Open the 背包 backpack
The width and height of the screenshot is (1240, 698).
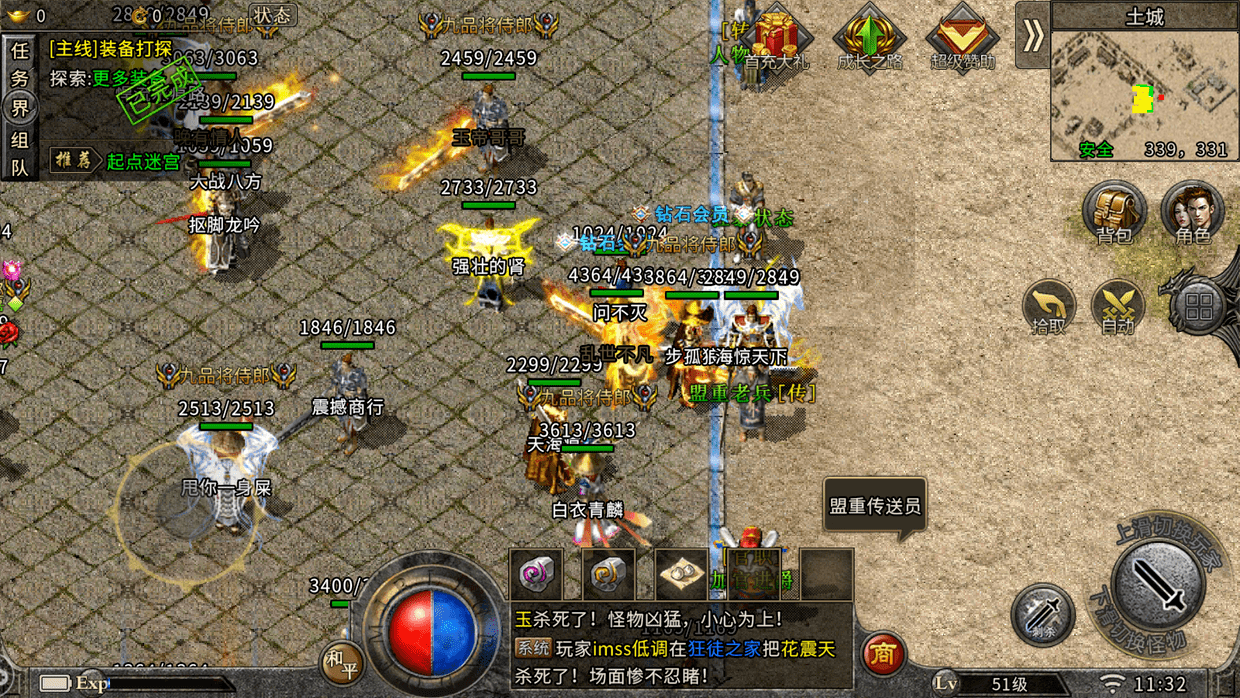(1114, 214)
